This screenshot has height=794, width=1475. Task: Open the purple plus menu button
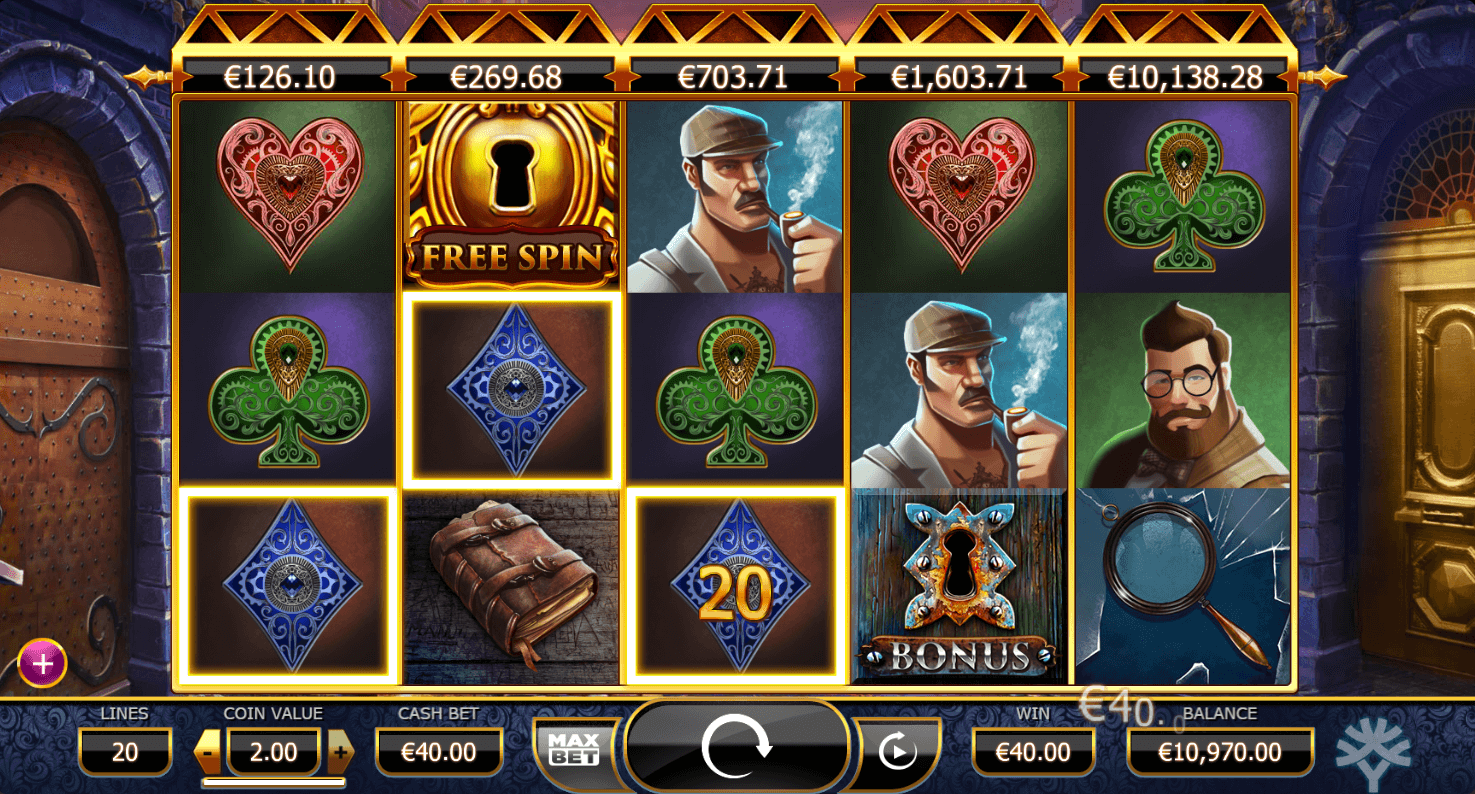coord(42,663)
